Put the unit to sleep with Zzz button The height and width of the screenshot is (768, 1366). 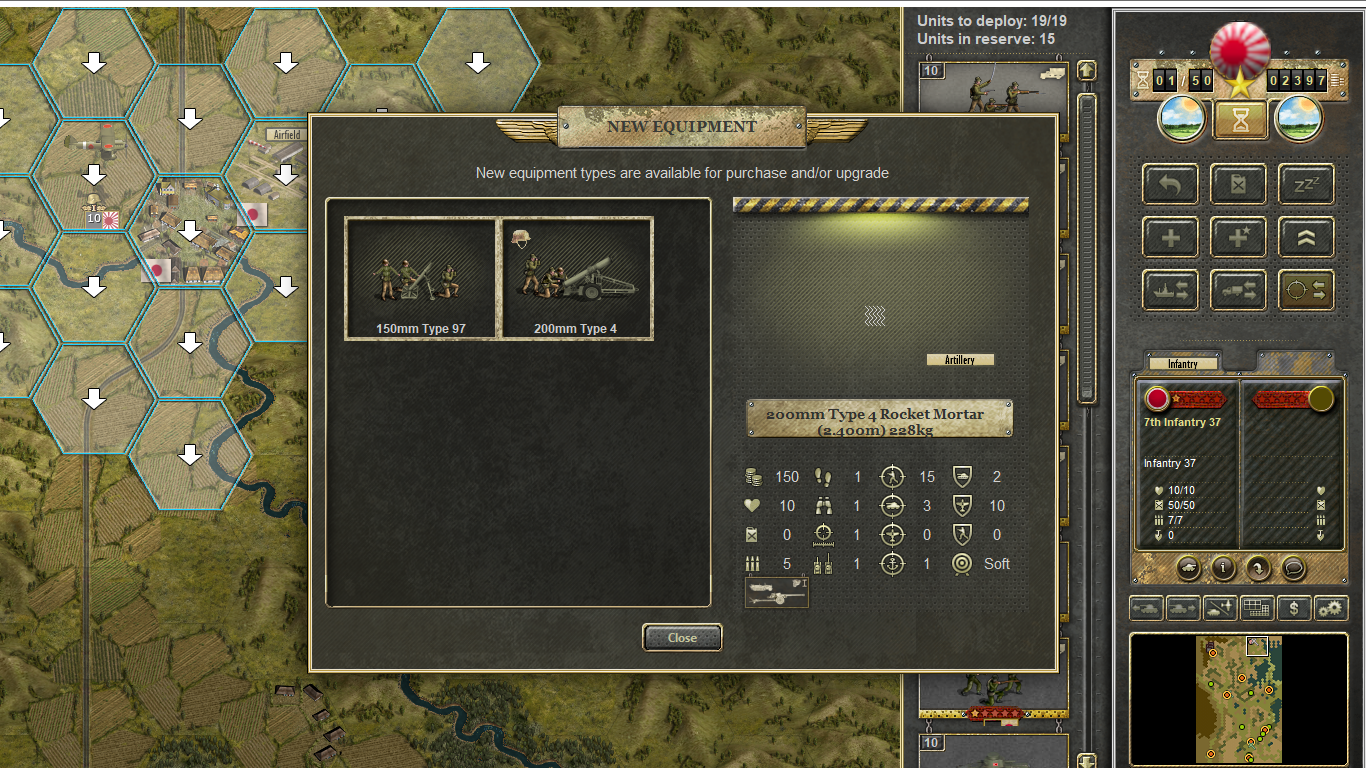[1306, 184]
